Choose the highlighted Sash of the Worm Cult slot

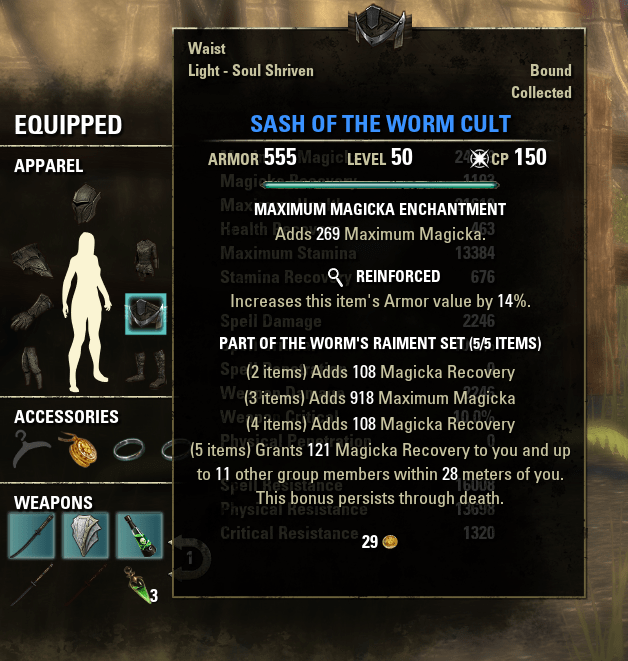pos(146,314)
